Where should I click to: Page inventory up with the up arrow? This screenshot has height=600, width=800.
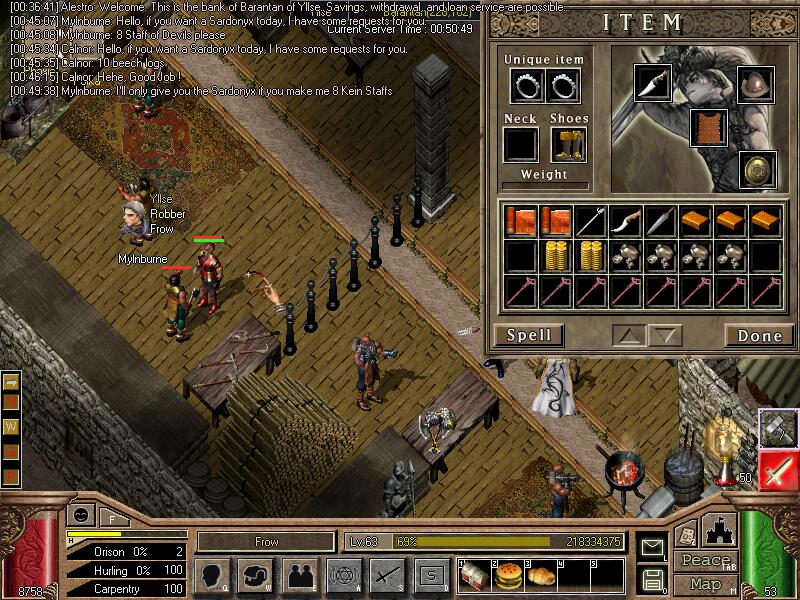tap(627, 335)
